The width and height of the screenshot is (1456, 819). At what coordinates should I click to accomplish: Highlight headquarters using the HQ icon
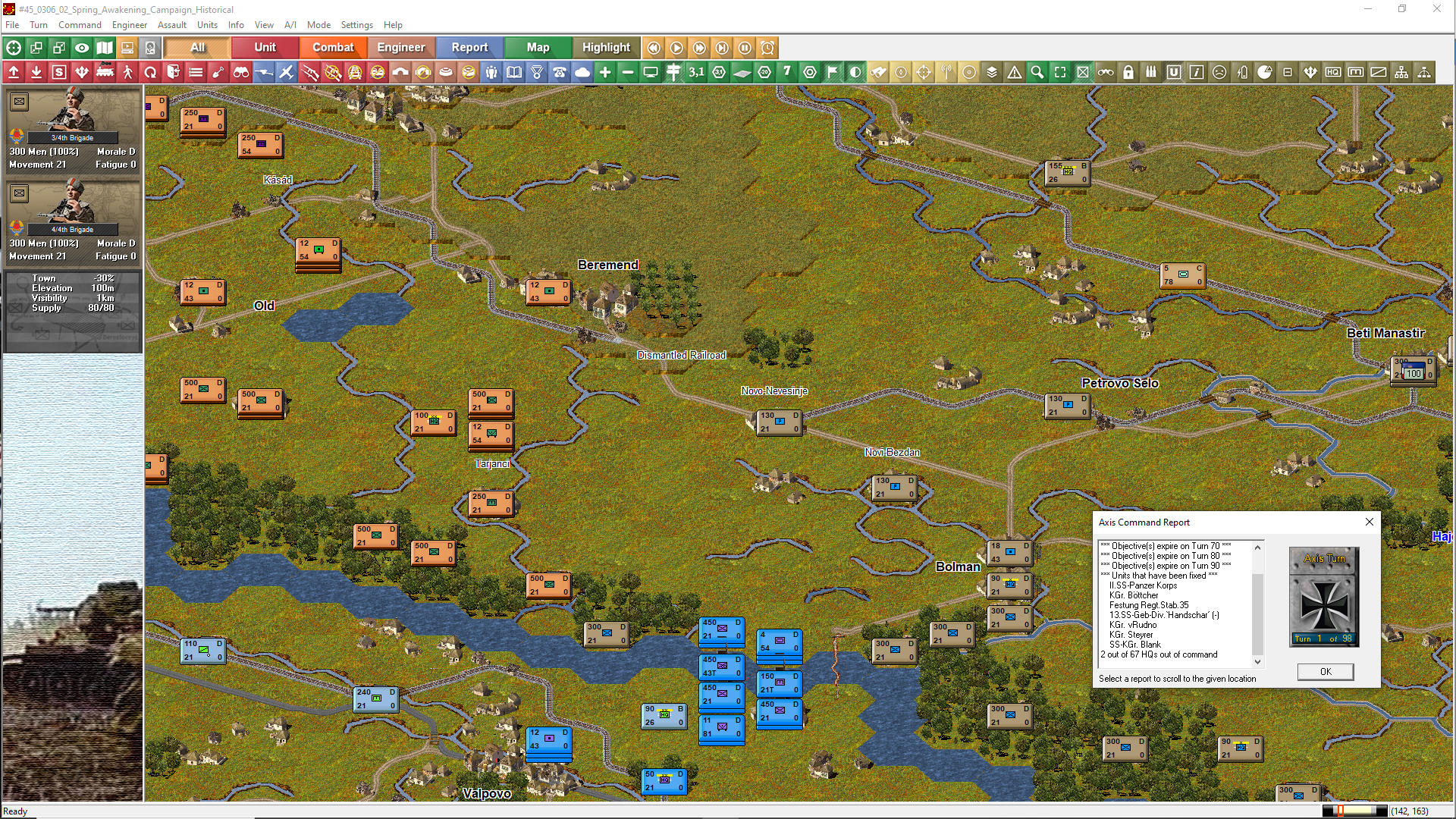(x=1333, y=72)
